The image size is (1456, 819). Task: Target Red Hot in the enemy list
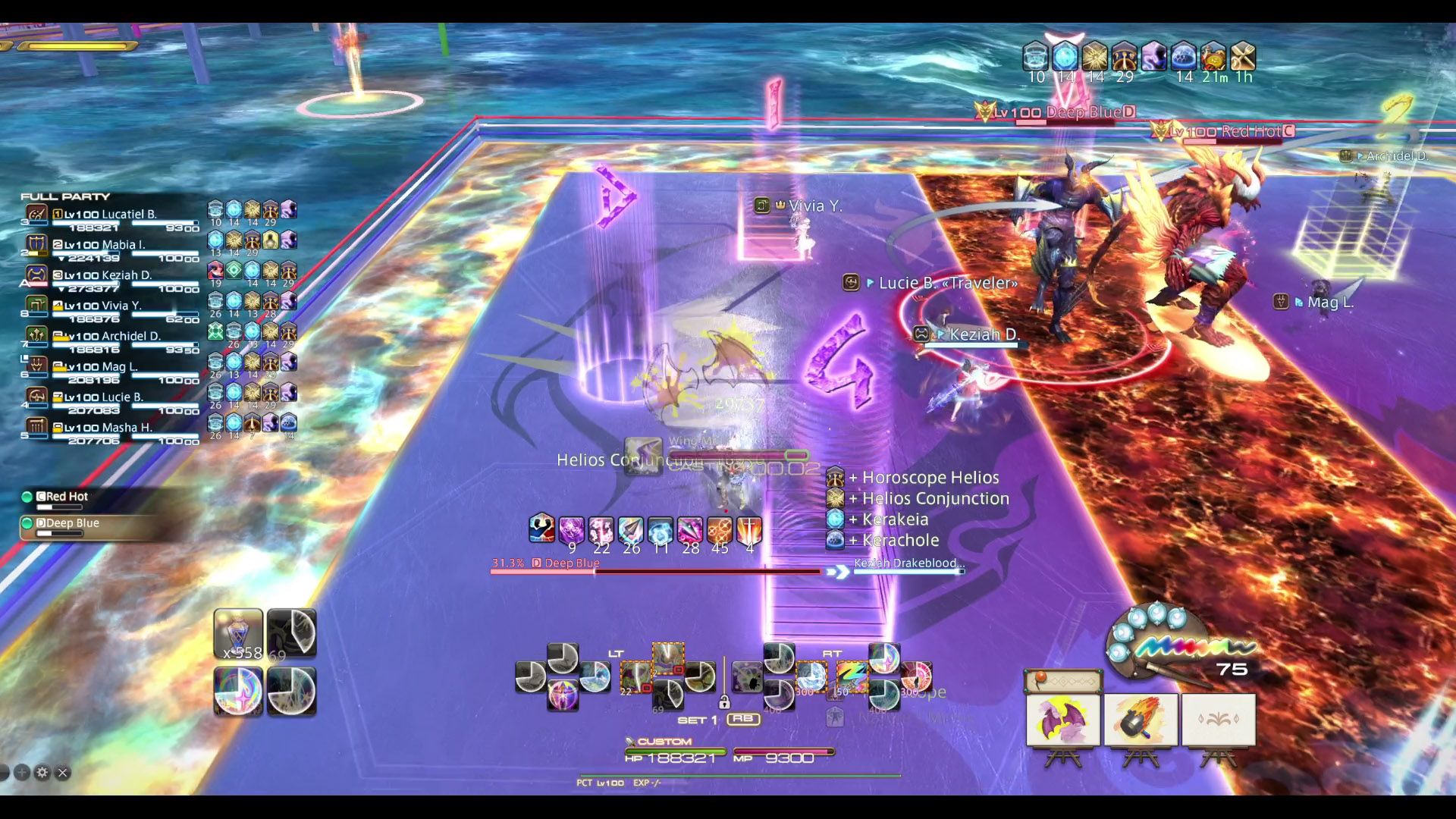67,497
